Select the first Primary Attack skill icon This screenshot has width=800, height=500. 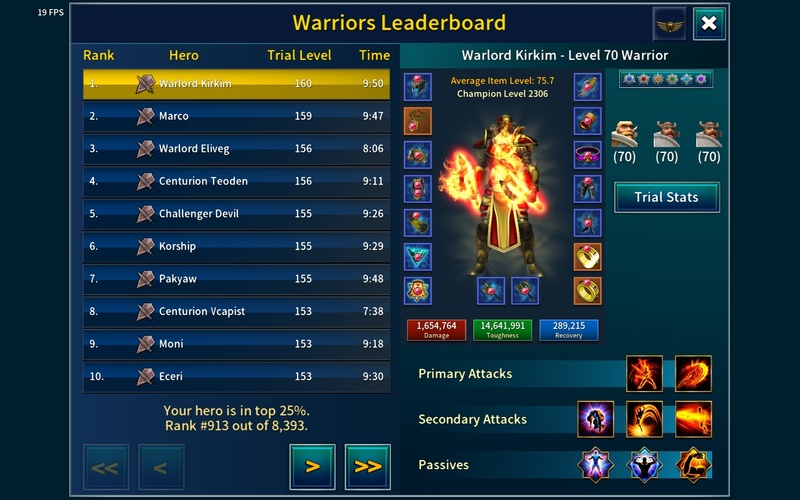(644, 374)
